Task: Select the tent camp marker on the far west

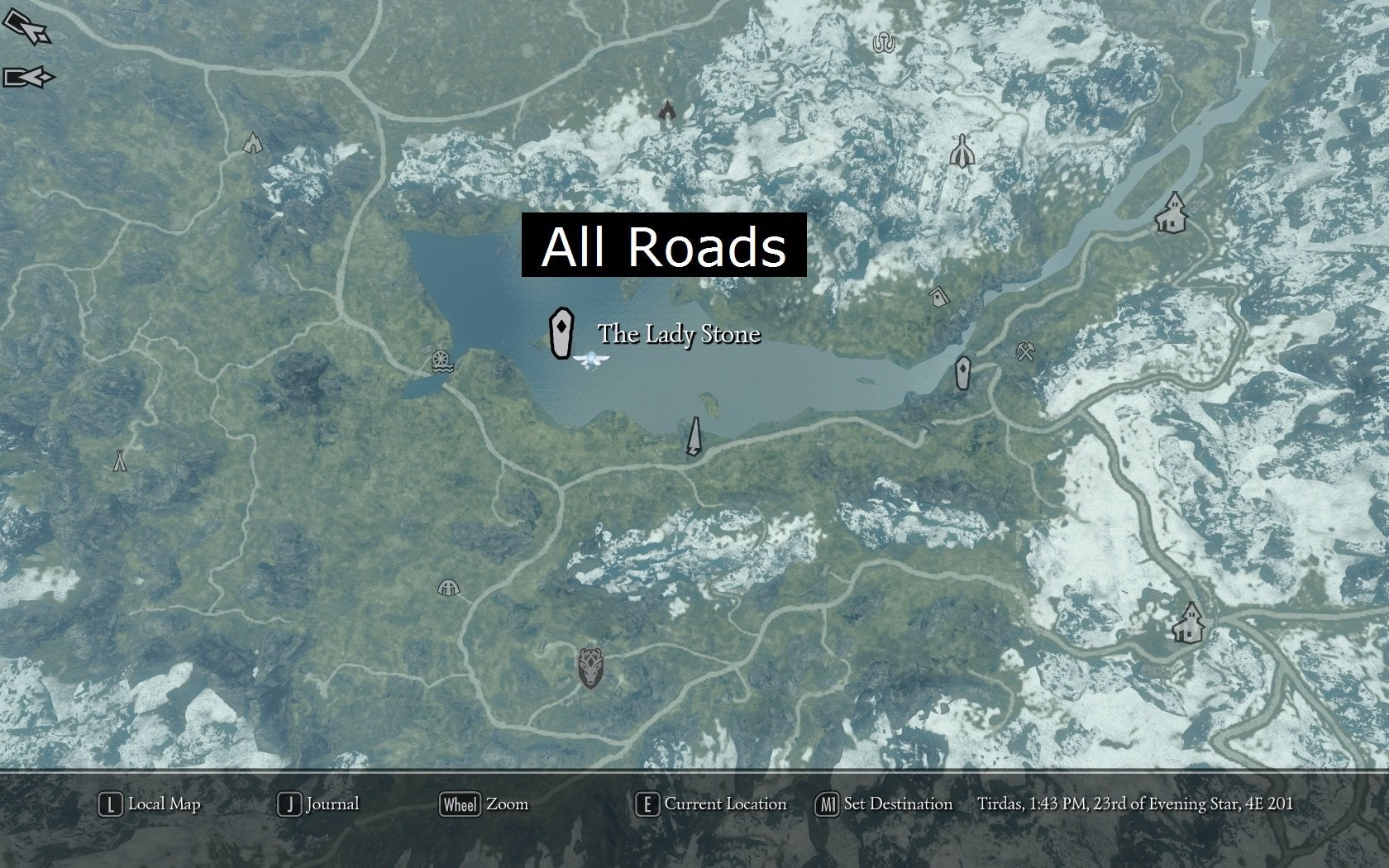Action: tap(121, 460)
